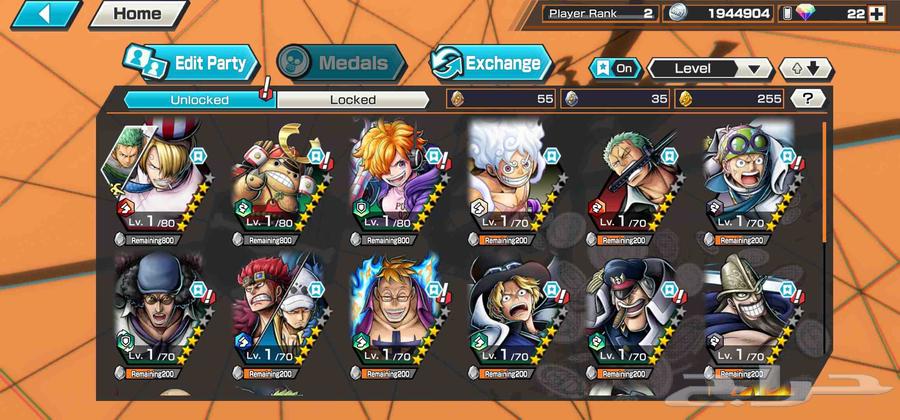This screenshot has height=420, width=900.
Task: Switch to the Locked characters tab
Action: pos(352,99)
